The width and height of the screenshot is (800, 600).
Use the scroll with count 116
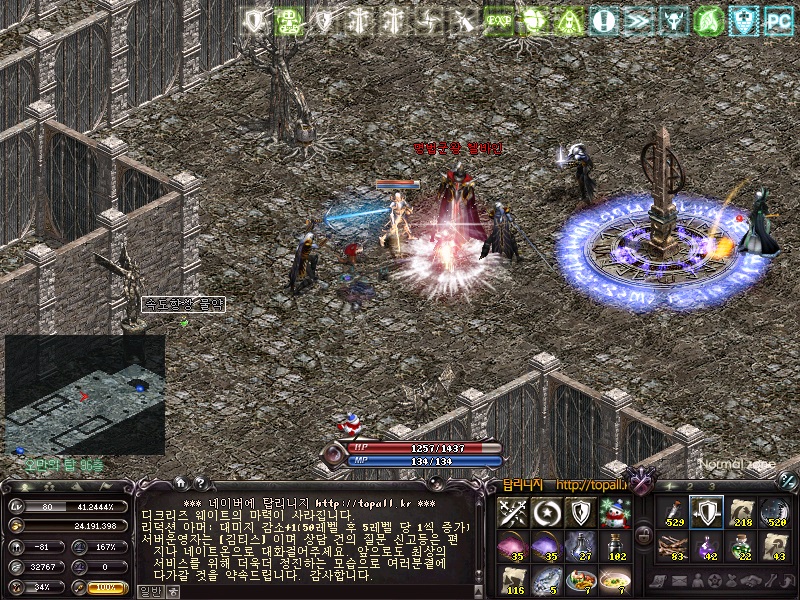pyautogui.click(x=513, y=579)
